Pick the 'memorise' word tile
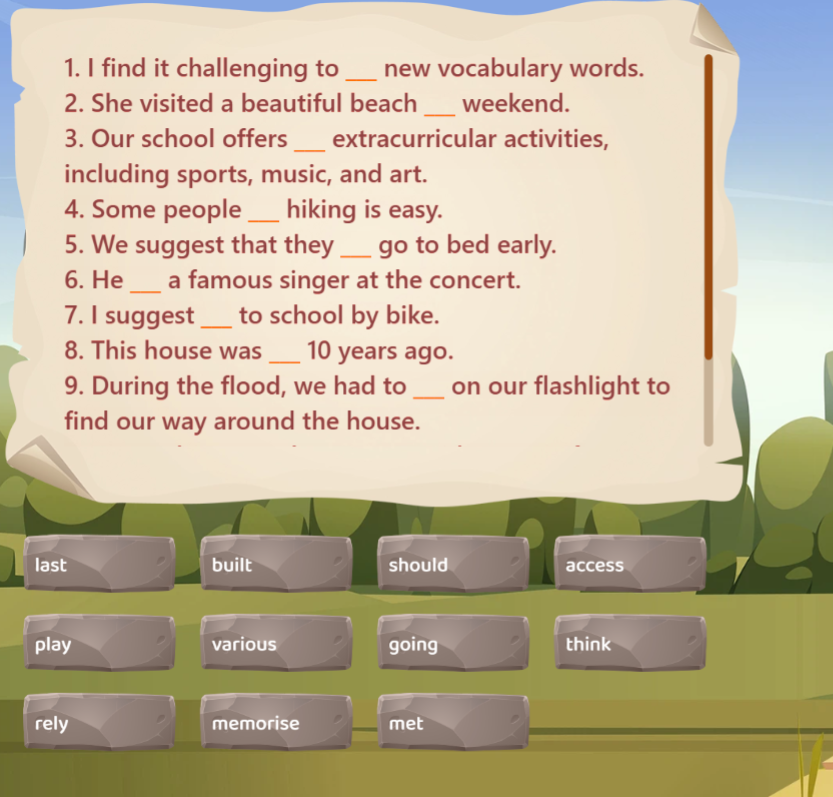833x797 pixels. (275, 723)
